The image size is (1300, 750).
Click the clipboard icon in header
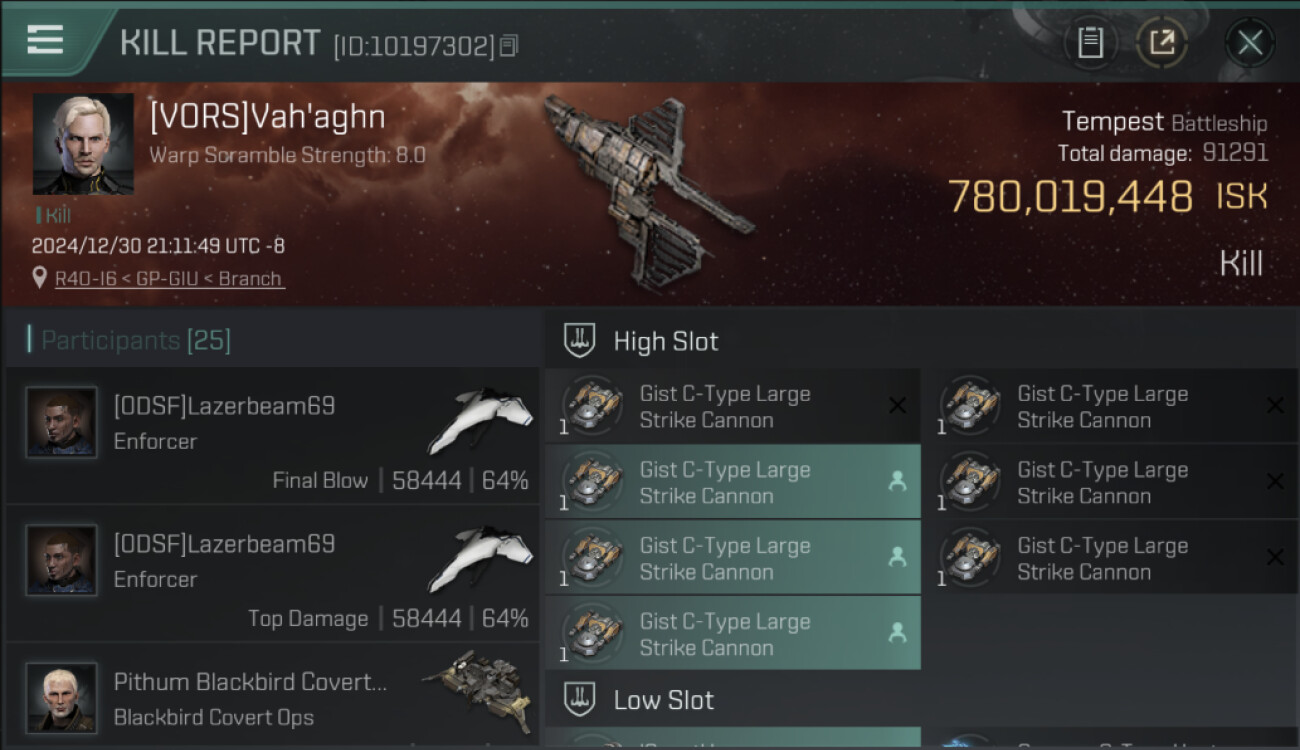coord(1090,43)
